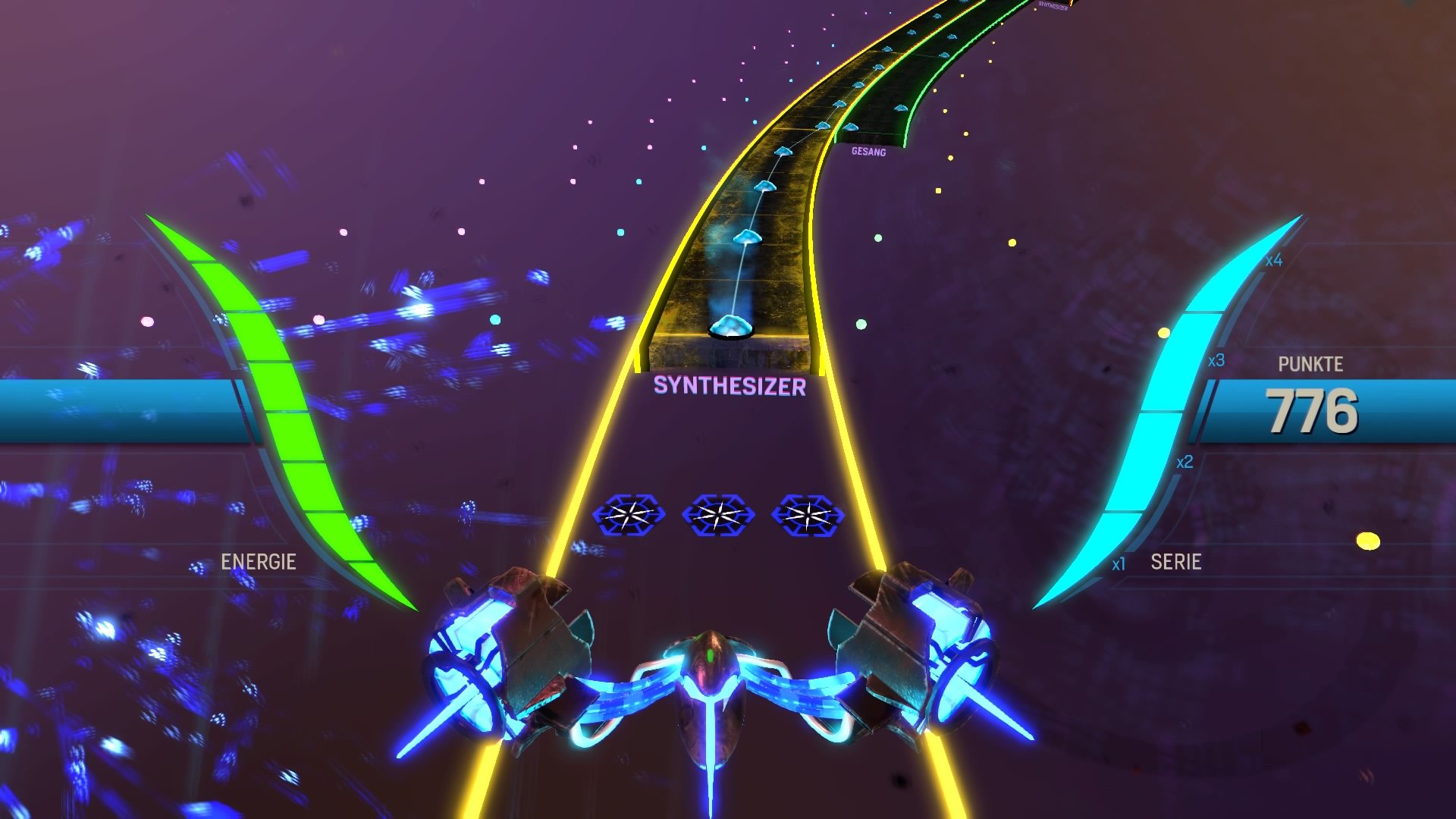Click the yellow dot collectible near the streak meter
The height and width of the screenshot is (819, 1456).
[x=1163, y=332]
